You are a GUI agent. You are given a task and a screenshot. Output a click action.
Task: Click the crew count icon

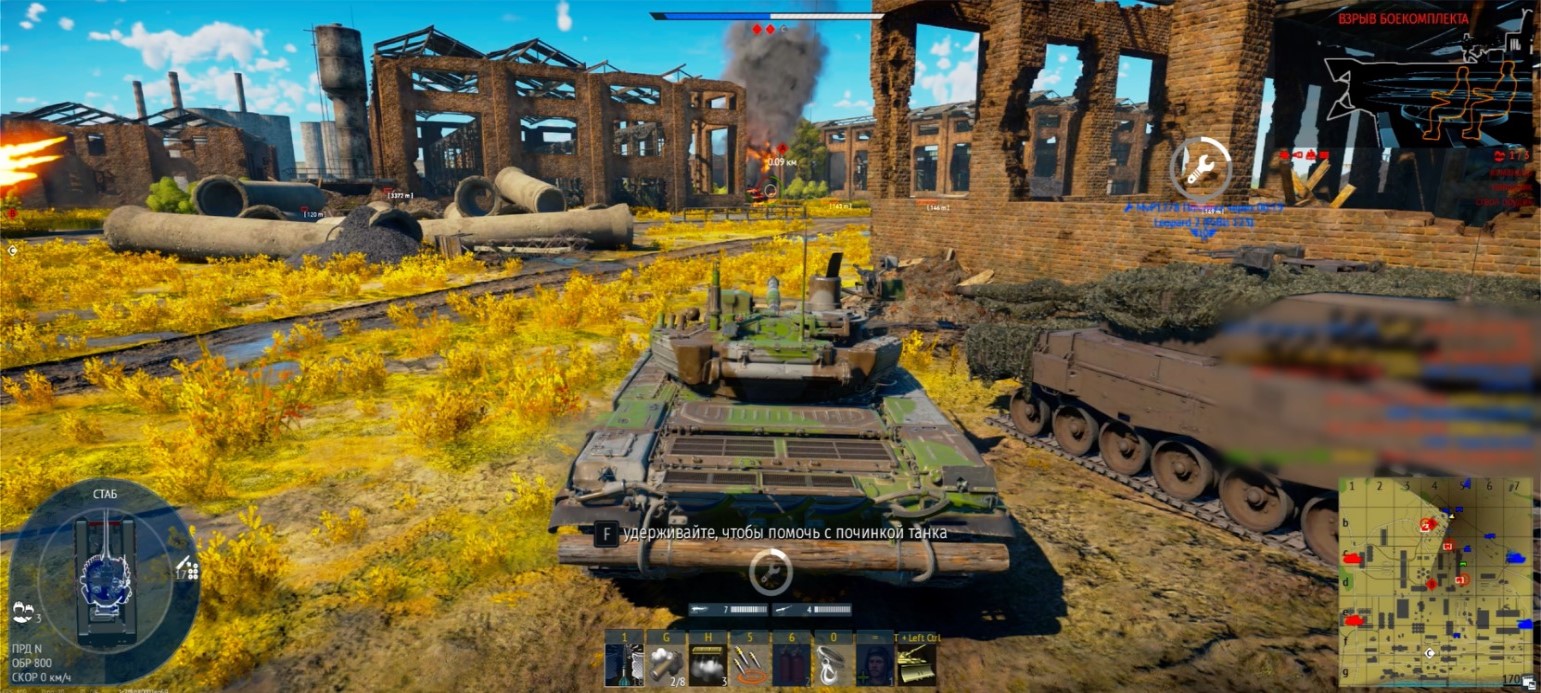click(20, 614)
